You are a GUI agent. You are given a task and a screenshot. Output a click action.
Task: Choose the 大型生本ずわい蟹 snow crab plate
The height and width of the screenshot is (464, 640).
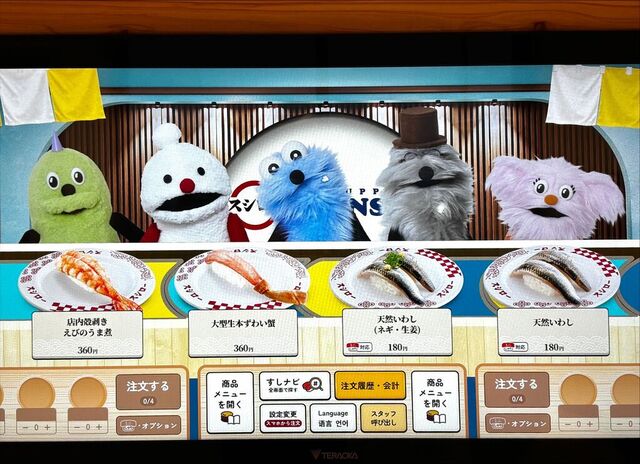pos(243,282)
